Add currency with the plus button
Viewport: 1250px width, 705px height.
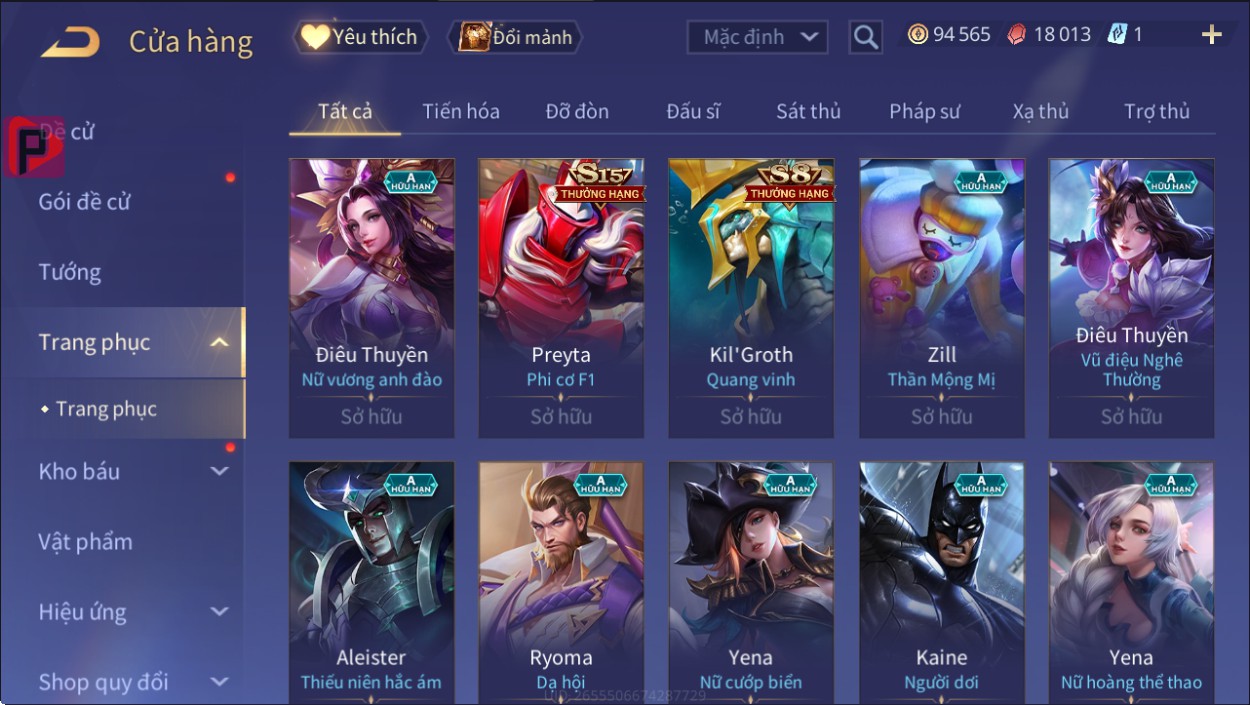click(1211, 35)
